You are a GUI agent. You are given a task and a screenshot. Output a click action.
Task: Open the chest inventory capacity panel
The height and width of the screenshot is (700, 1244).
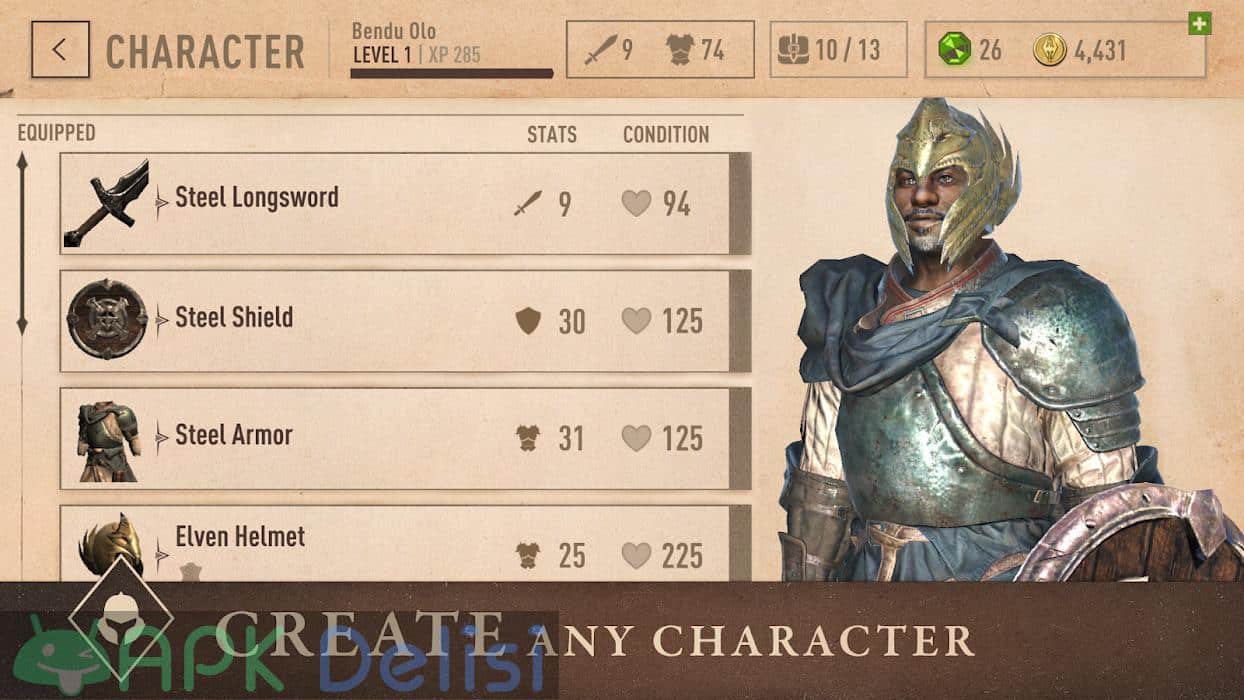838,50
